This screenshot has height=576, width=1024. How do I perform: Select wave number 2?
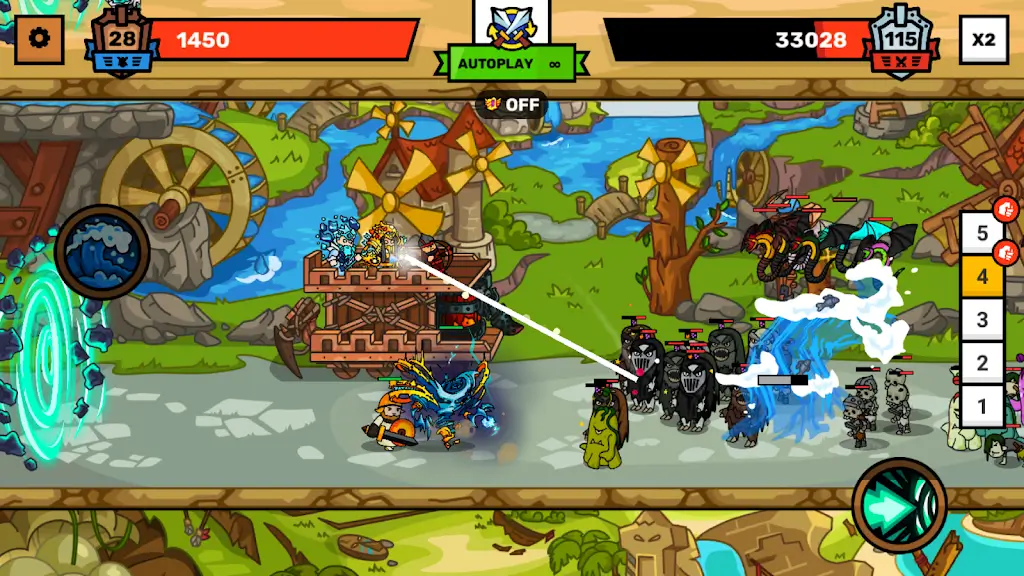(982, 363)
